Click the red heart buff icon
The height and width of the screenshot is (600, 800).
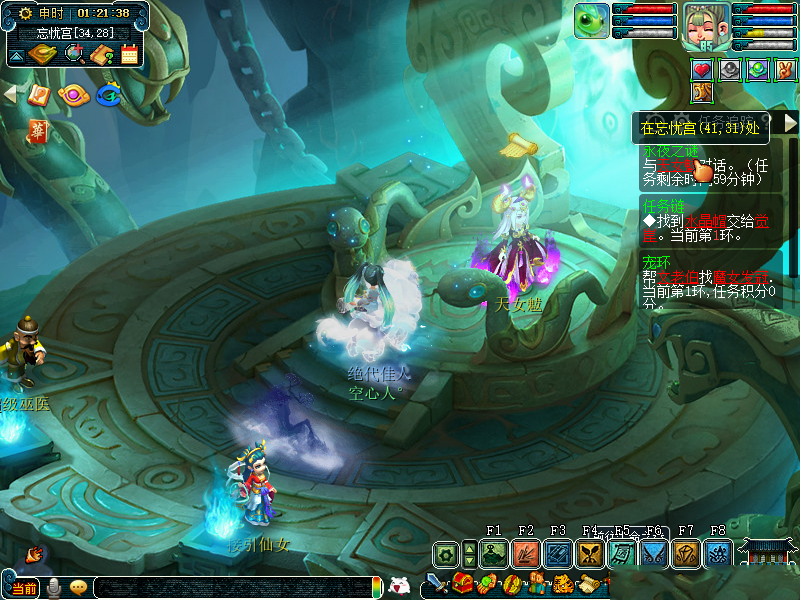702,69
